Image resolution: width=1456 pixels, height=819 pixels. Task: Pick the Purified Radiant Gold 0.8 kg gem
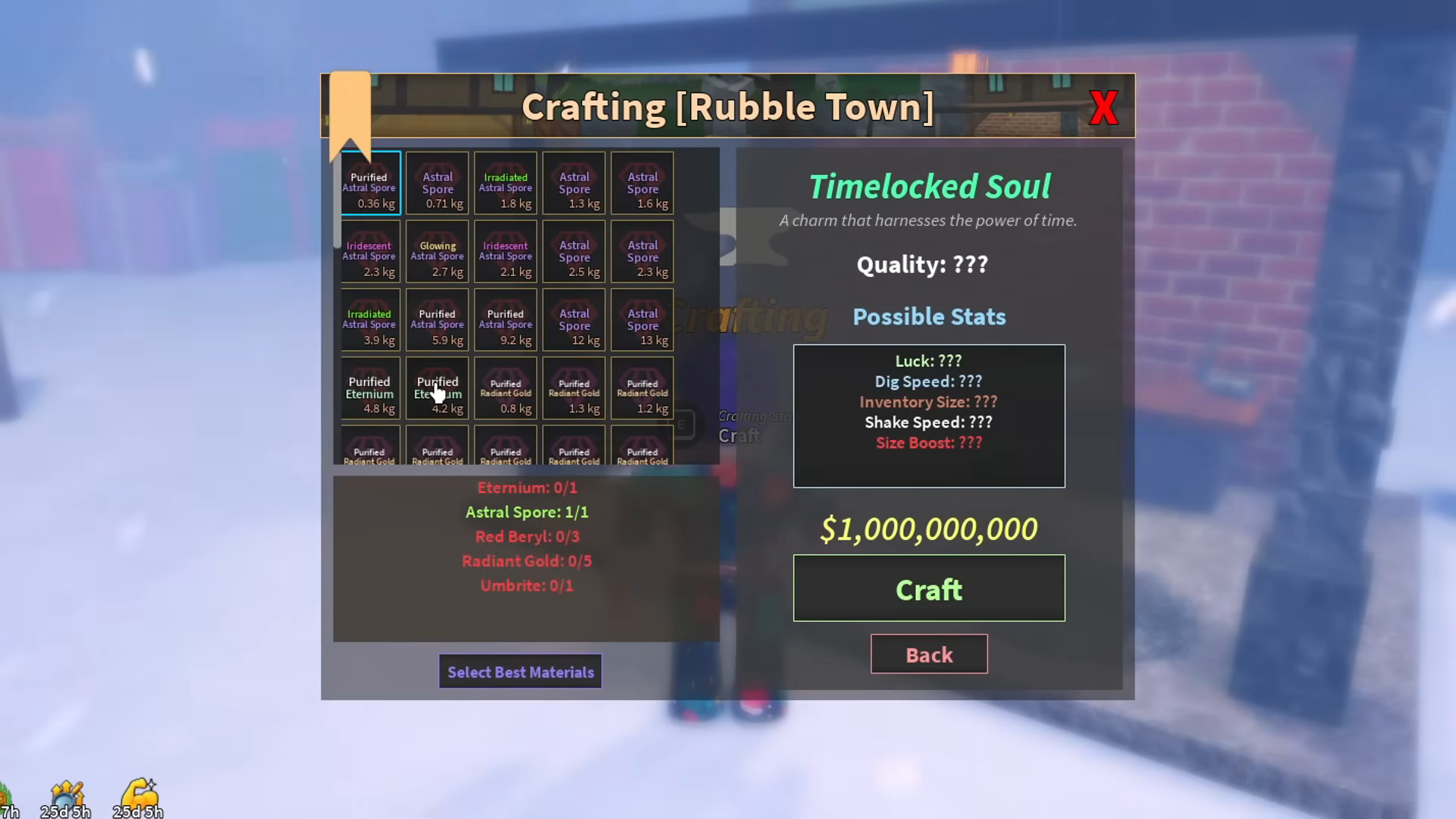coord(506,388)
